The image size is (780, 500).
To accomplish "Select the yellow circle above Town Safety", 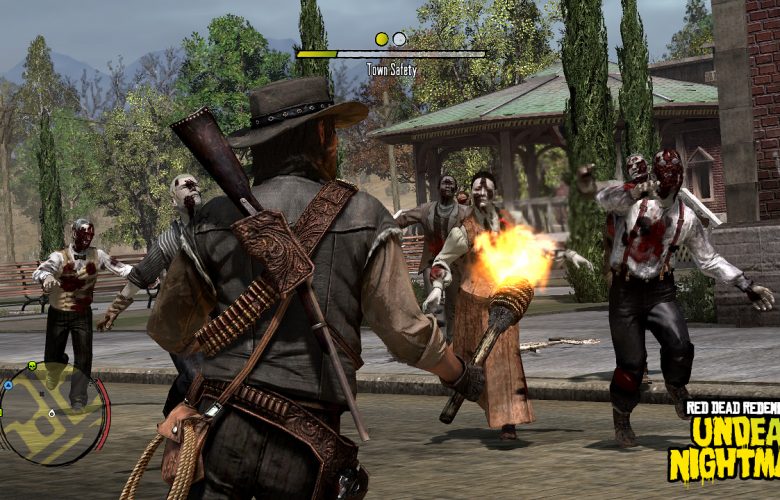I will tap(381, 39).
